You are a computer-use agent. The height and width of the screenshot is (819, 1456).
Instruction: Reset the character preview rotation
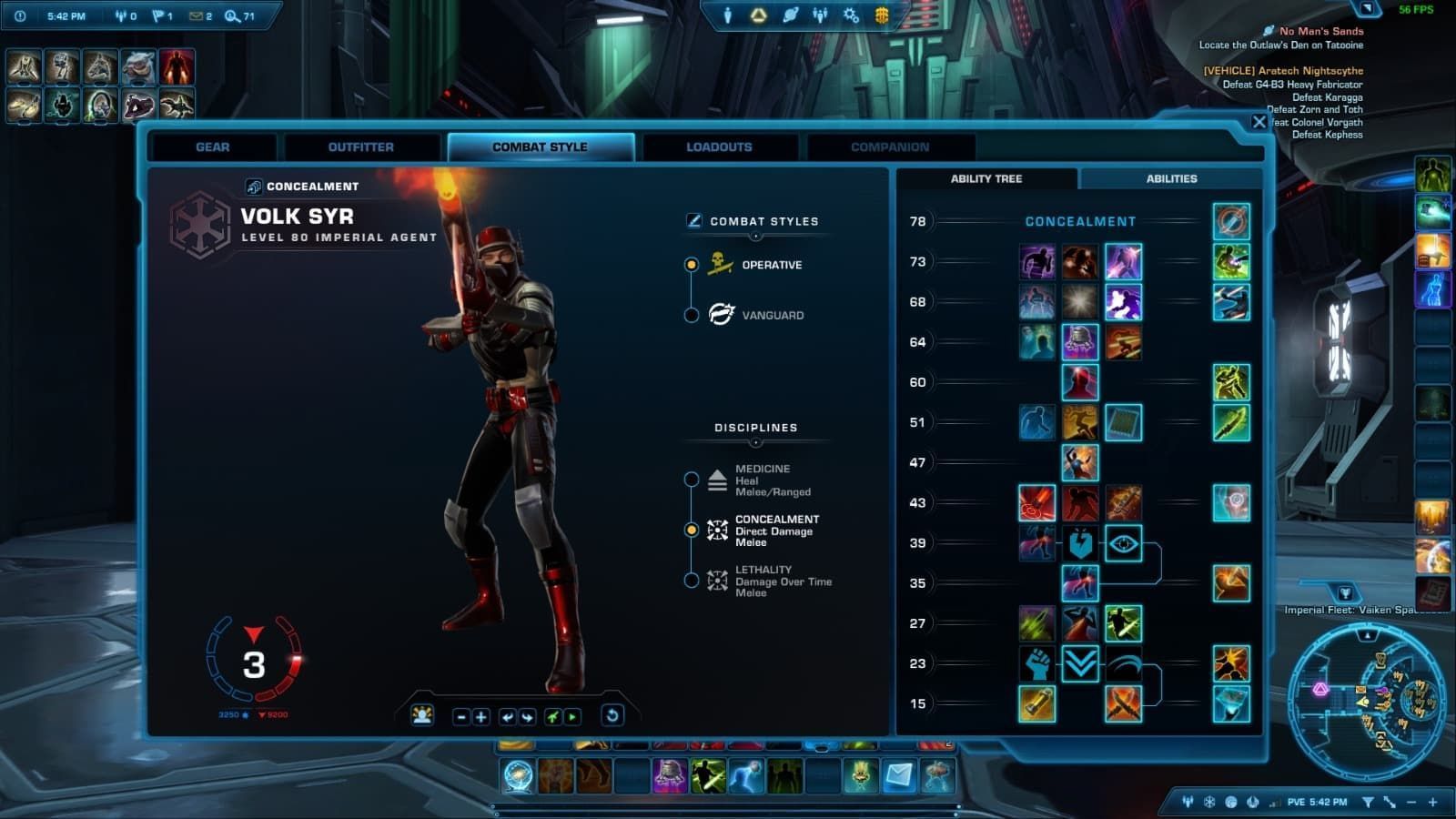point(612,716)
